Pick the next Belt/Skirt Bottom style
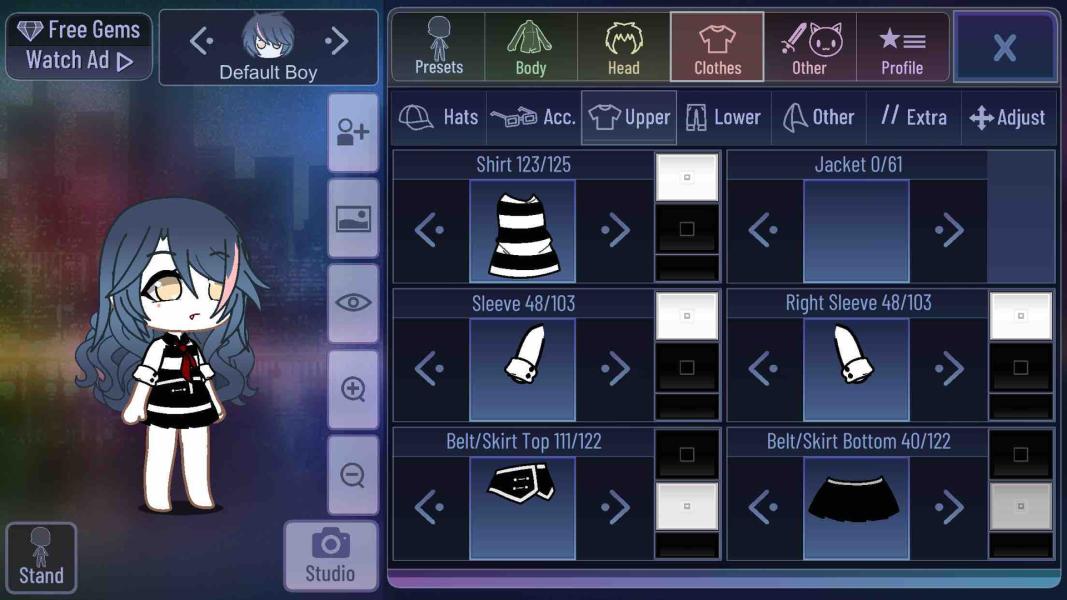Screen dimensions: 1067x600 (949, 508)
